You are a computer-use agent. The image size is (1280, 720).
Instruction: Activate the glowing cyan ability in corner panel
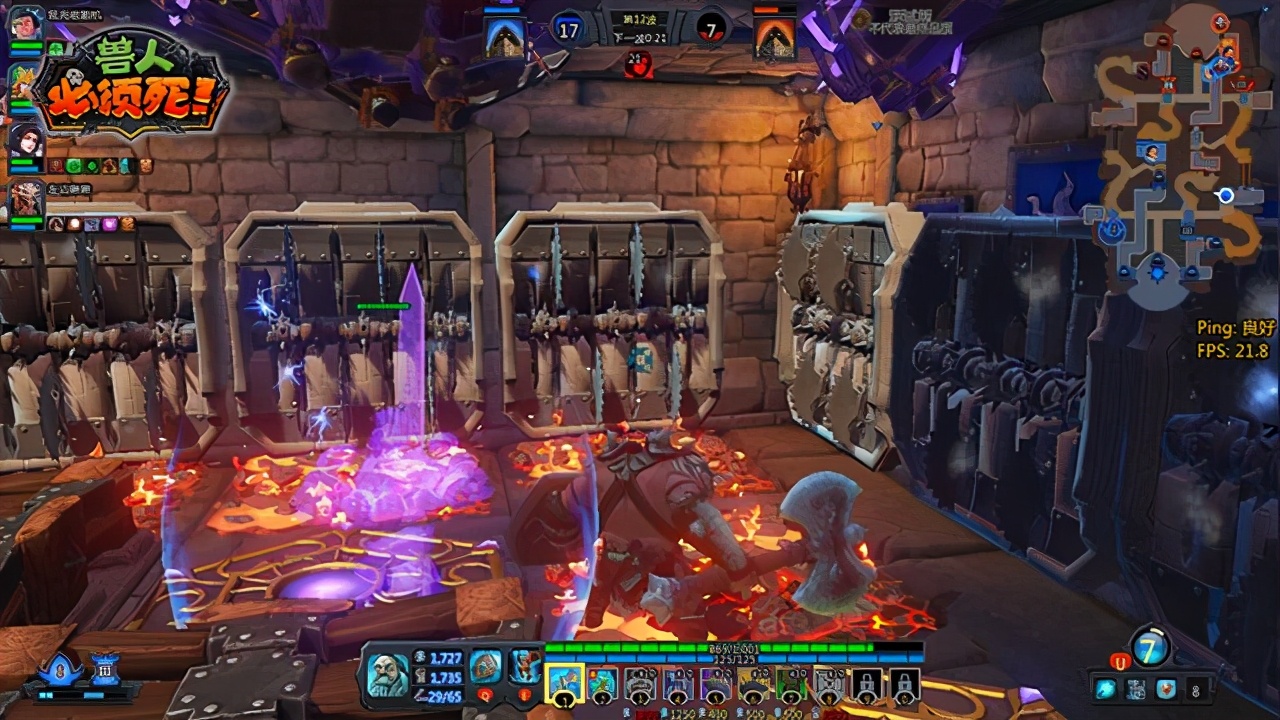[x=1108, y=688]
